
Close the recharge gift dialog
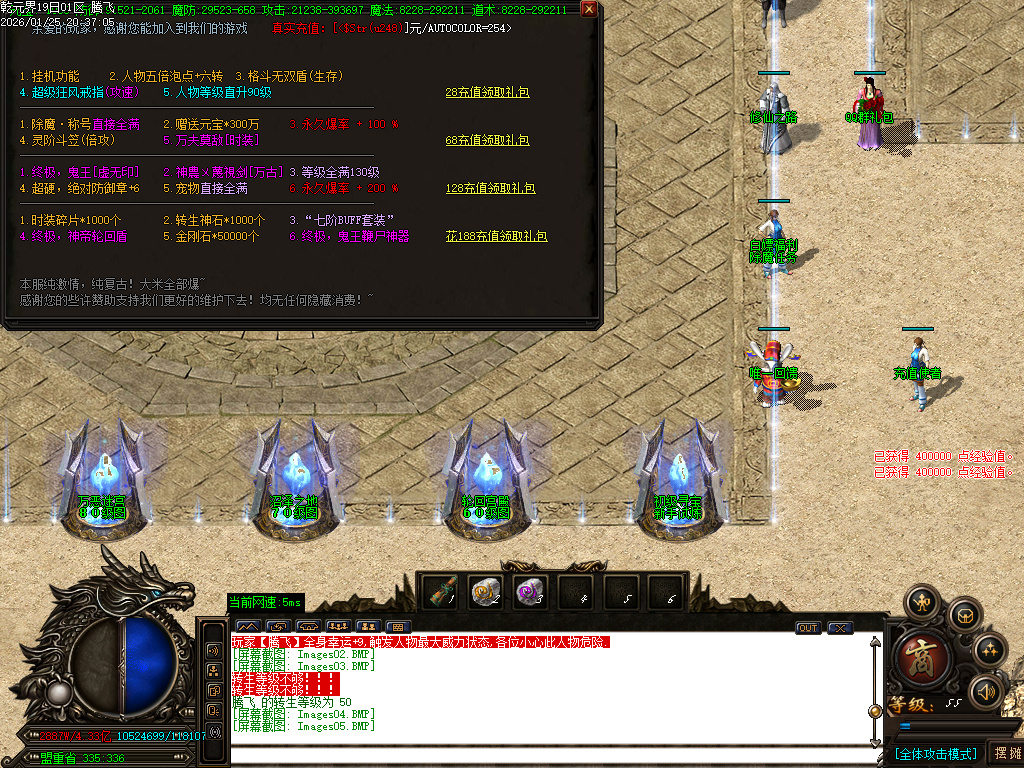tap(589, 10)
